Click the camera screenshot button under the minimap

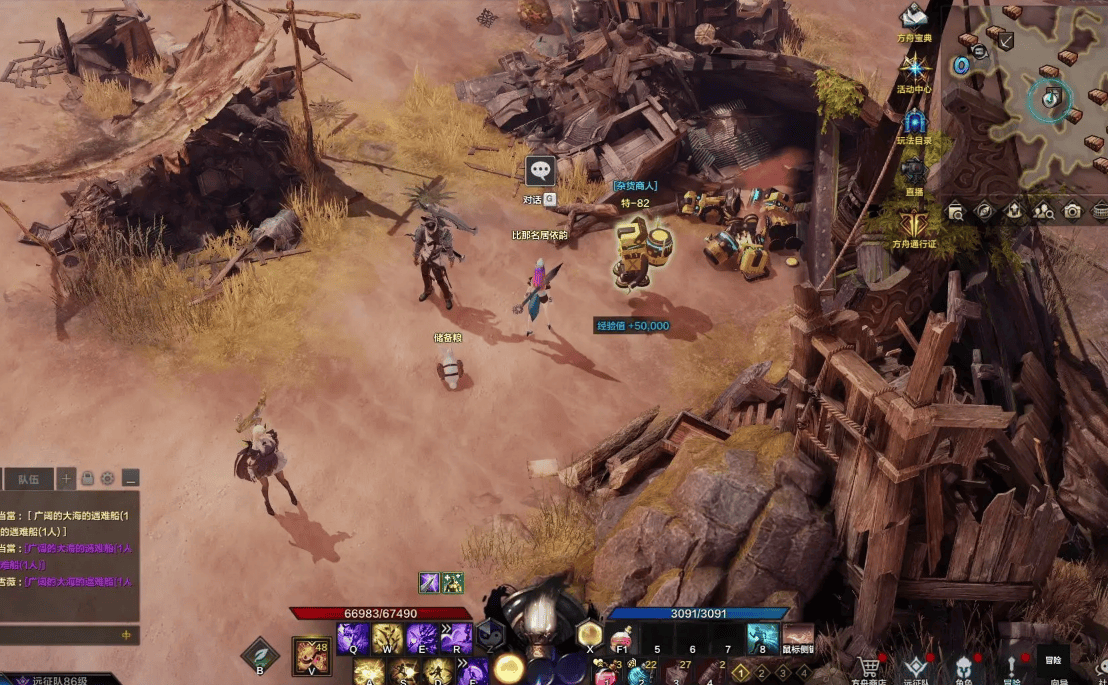pos(1072,211)
